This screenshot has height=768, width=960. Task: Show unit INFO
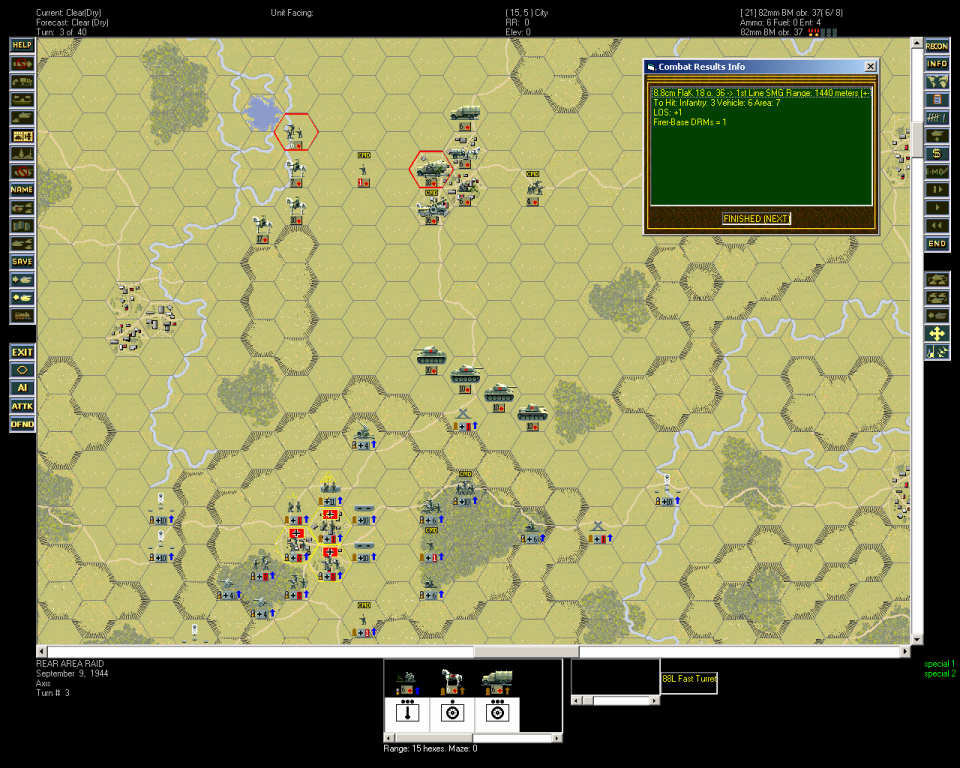[937, 63]
